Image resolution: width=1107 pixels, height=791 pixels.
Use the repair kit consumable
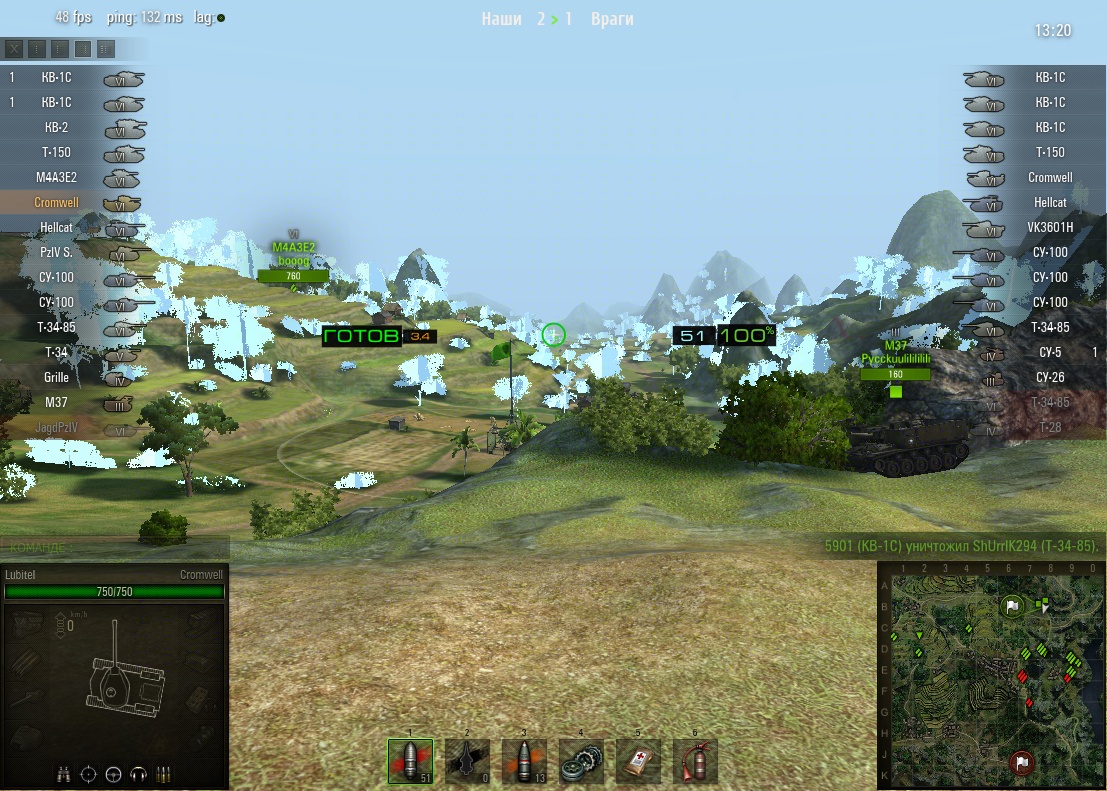click(x=581, y=761)
